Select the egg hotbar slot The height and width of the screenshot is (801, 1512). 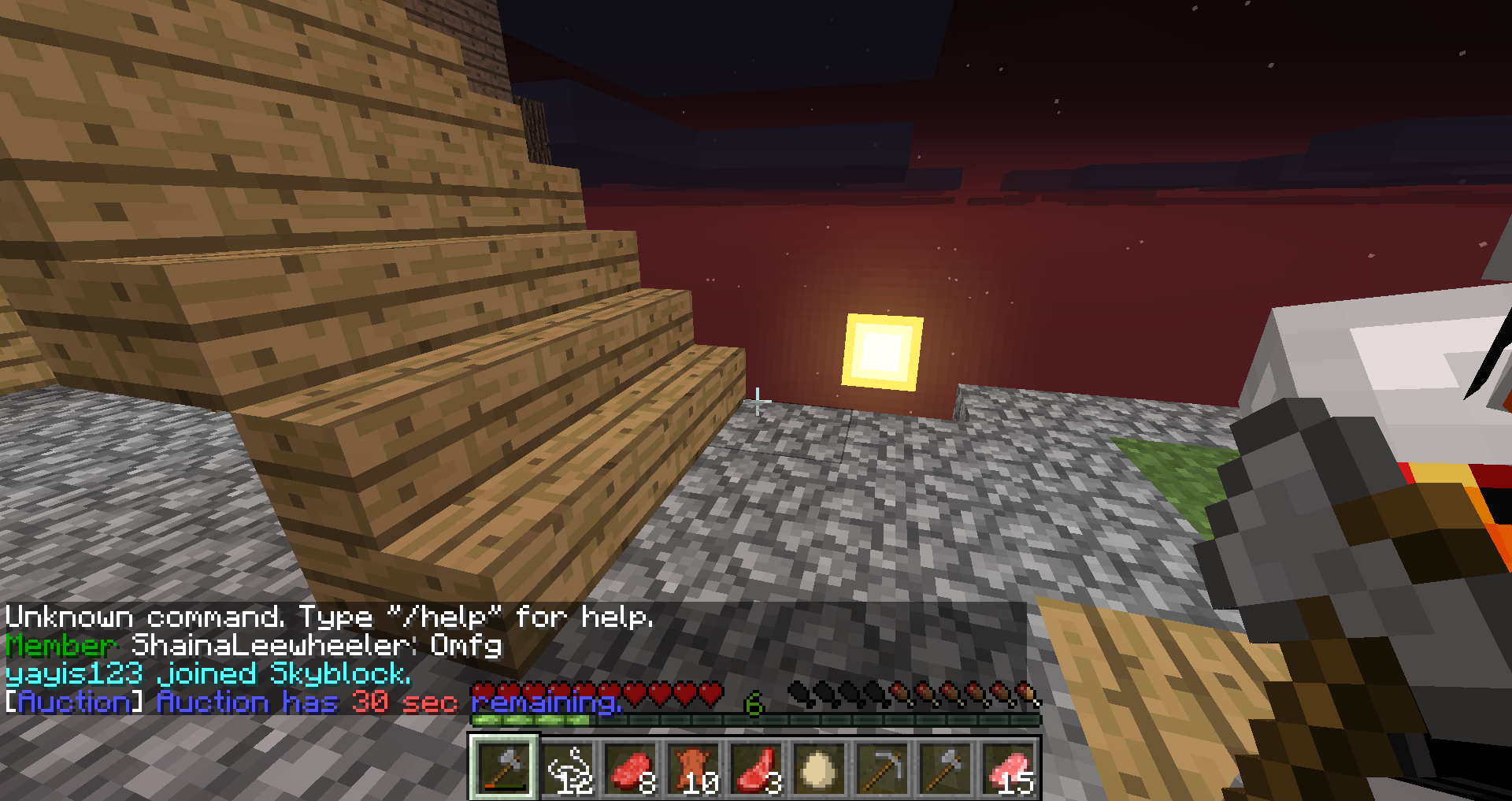click(x=819, y=767)
